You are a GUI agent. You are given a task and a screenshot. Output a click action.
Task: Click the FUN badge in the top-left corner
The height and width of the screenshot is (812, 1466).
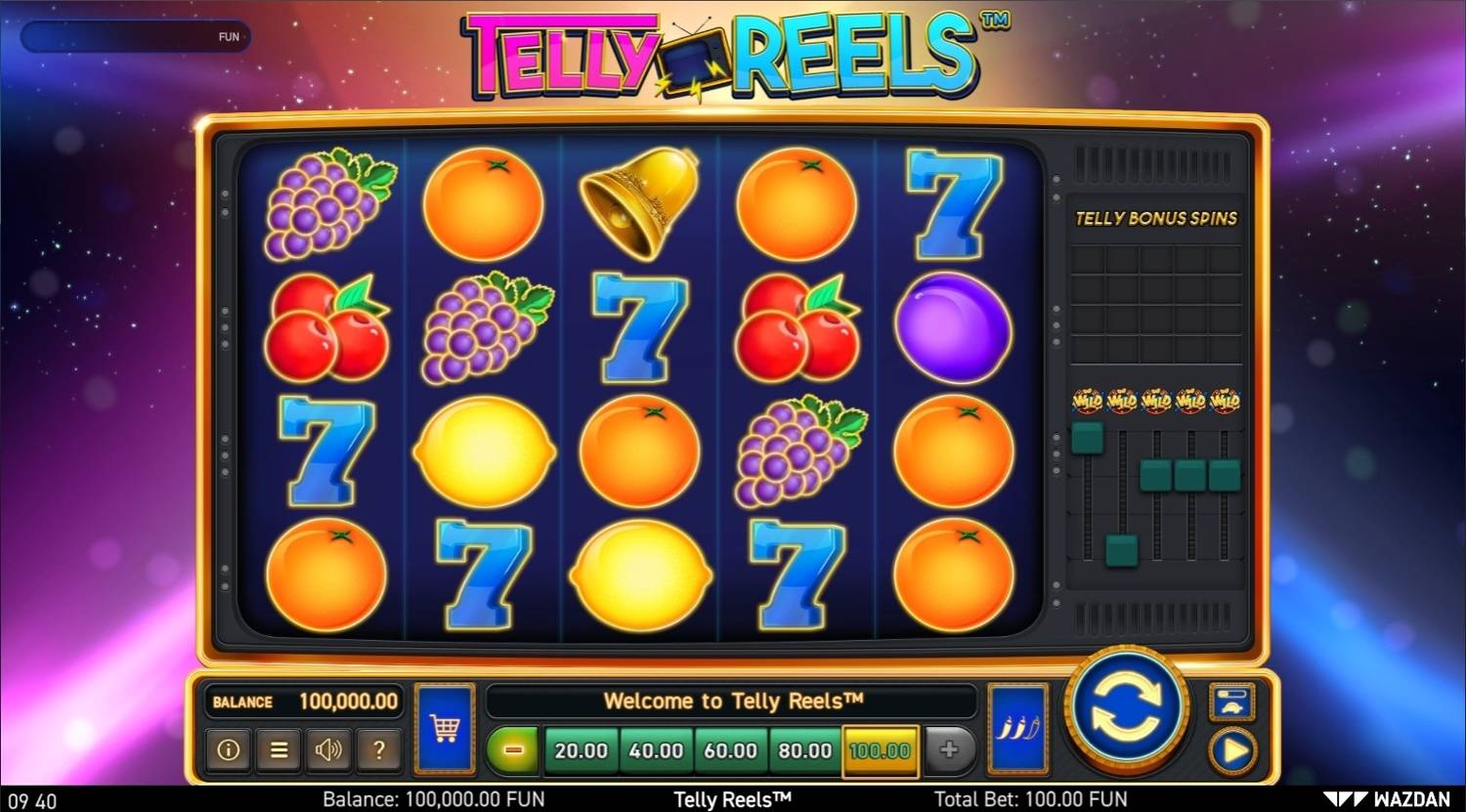pyautogui.click(x=230, y=36)
